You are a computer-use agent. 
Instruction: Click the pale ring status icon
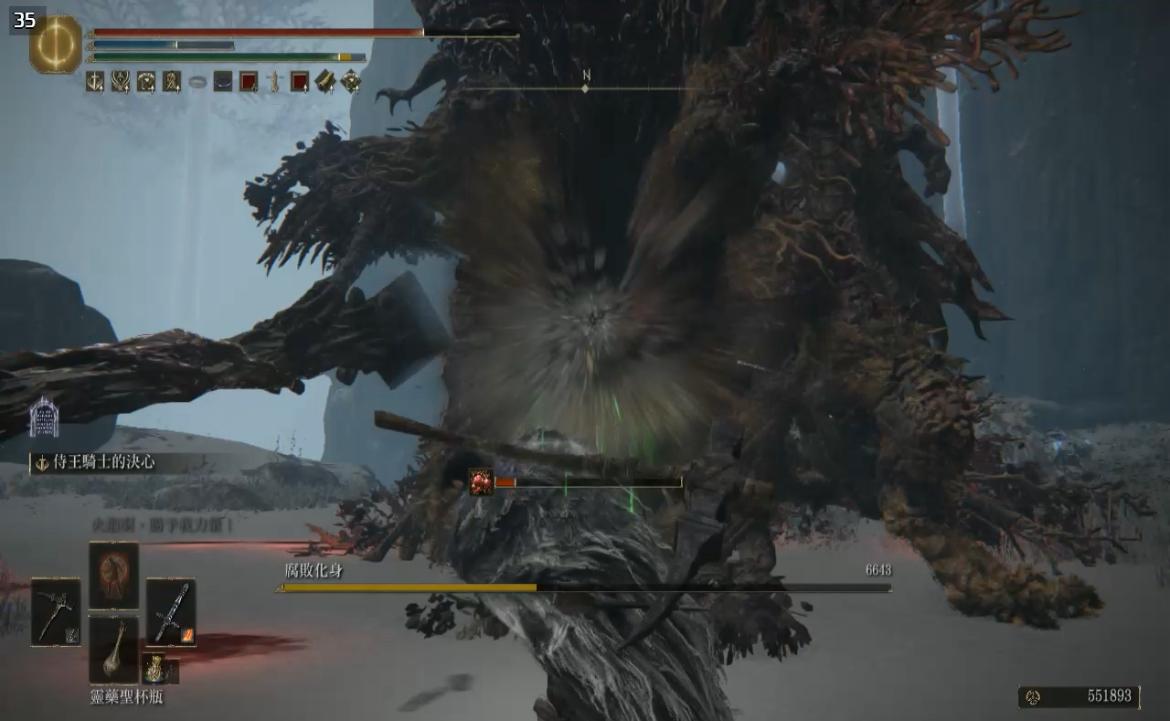197,82
